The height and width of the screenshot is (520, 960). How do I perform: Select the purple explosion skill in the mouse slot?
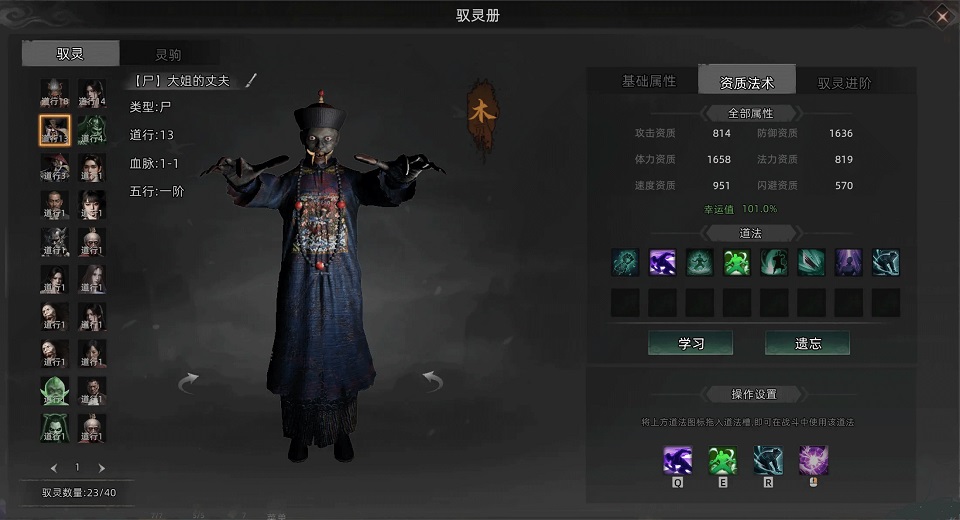click(813, 461)
